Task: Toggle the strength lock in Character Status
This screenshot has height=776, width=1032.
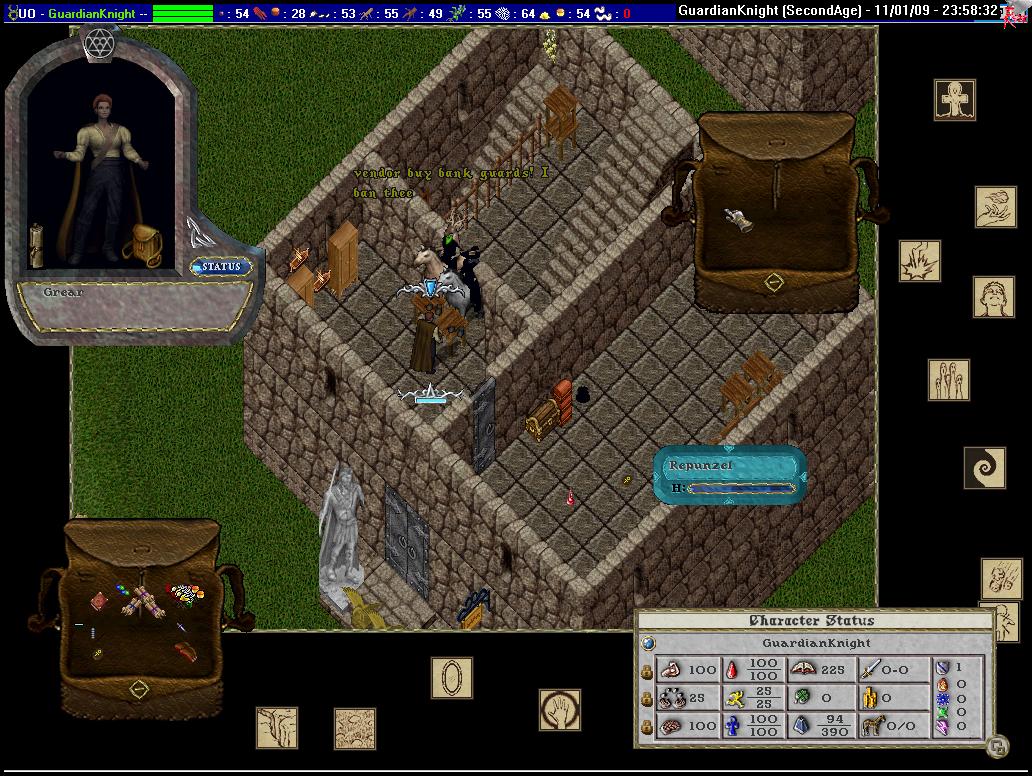Action: tap(647, 669)
